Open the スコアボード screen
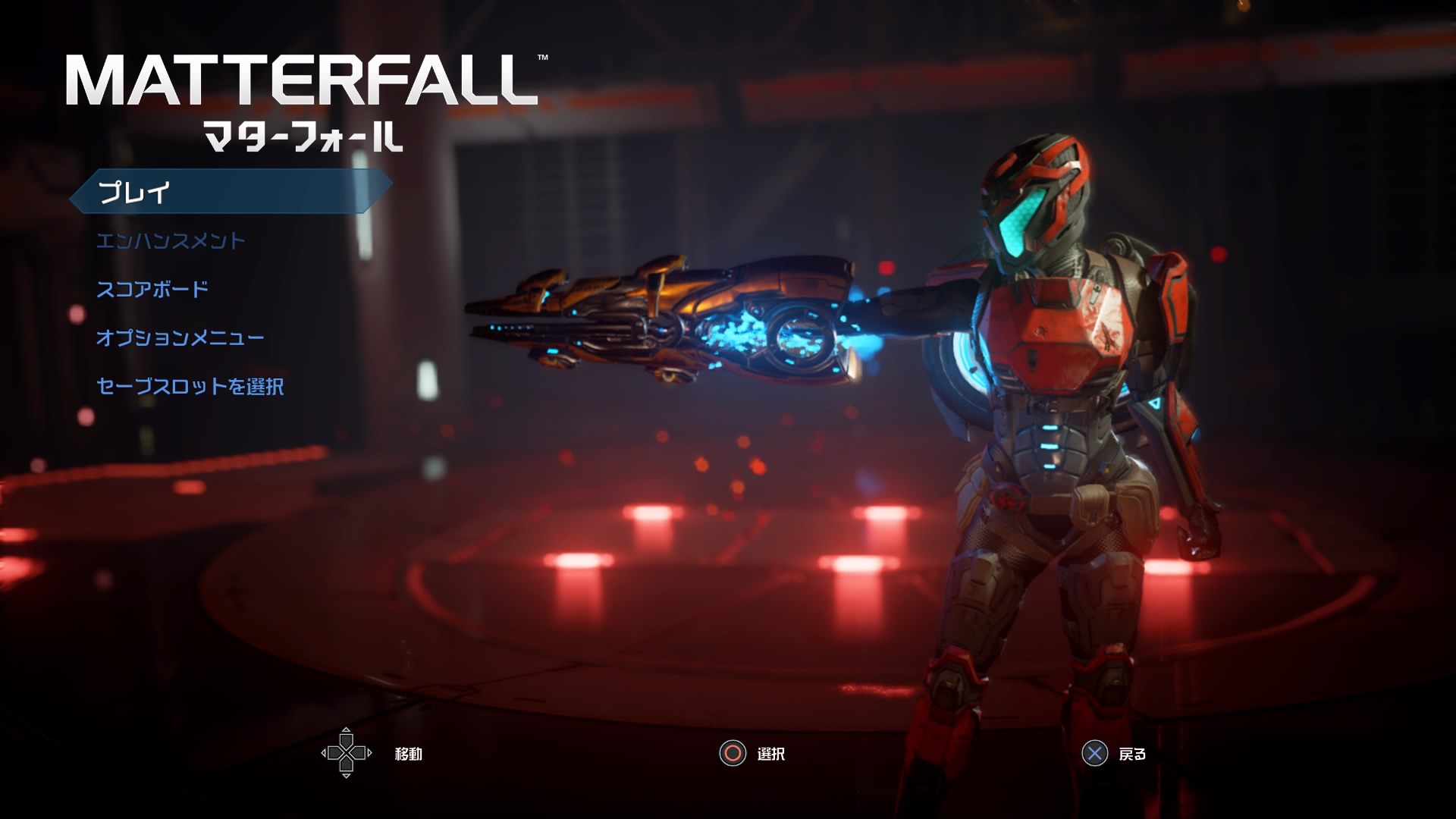 152,290
